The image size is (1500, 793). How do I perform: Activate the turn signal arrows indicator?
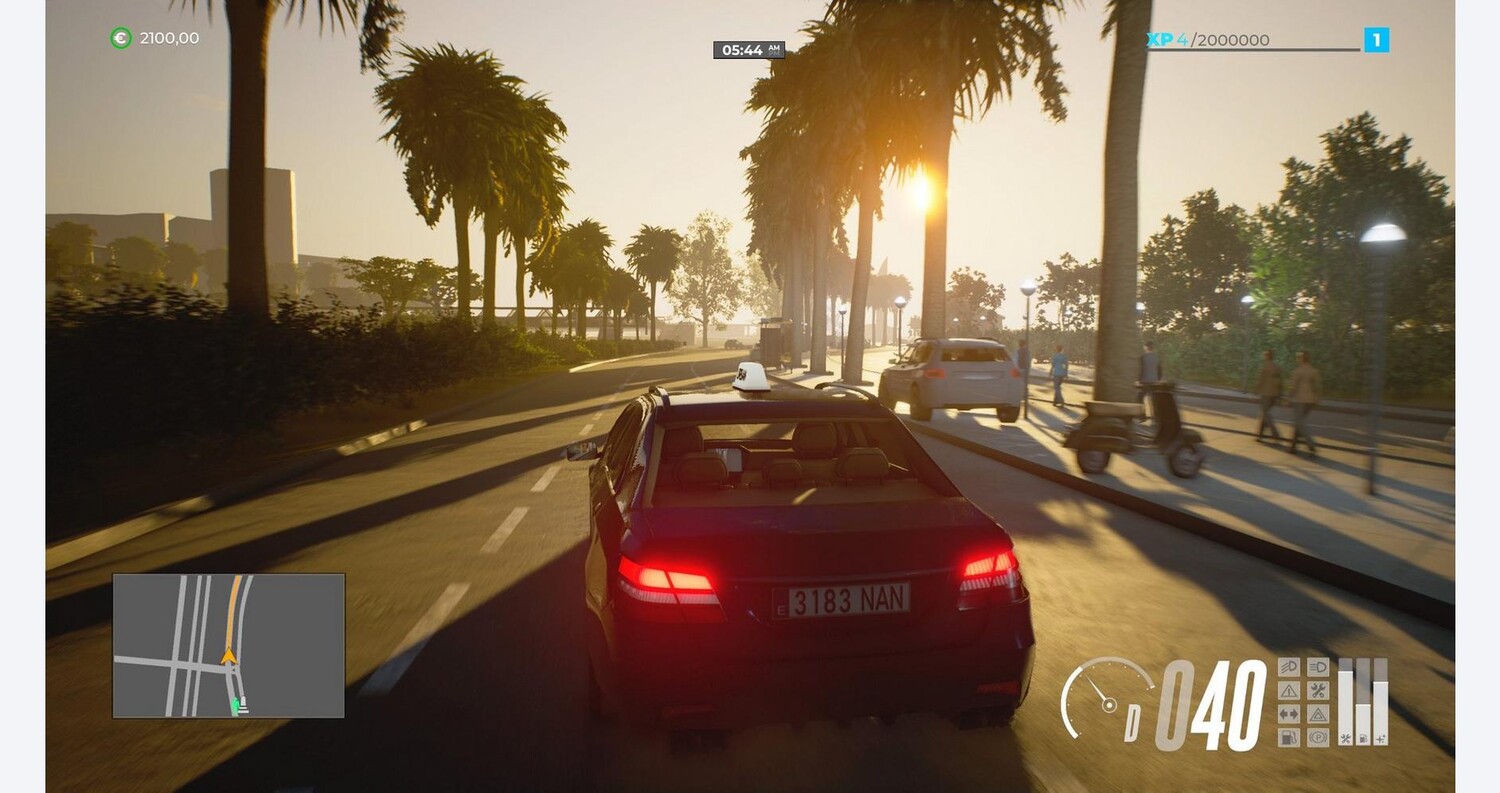pyautogui.click(x=1289, y=714)
